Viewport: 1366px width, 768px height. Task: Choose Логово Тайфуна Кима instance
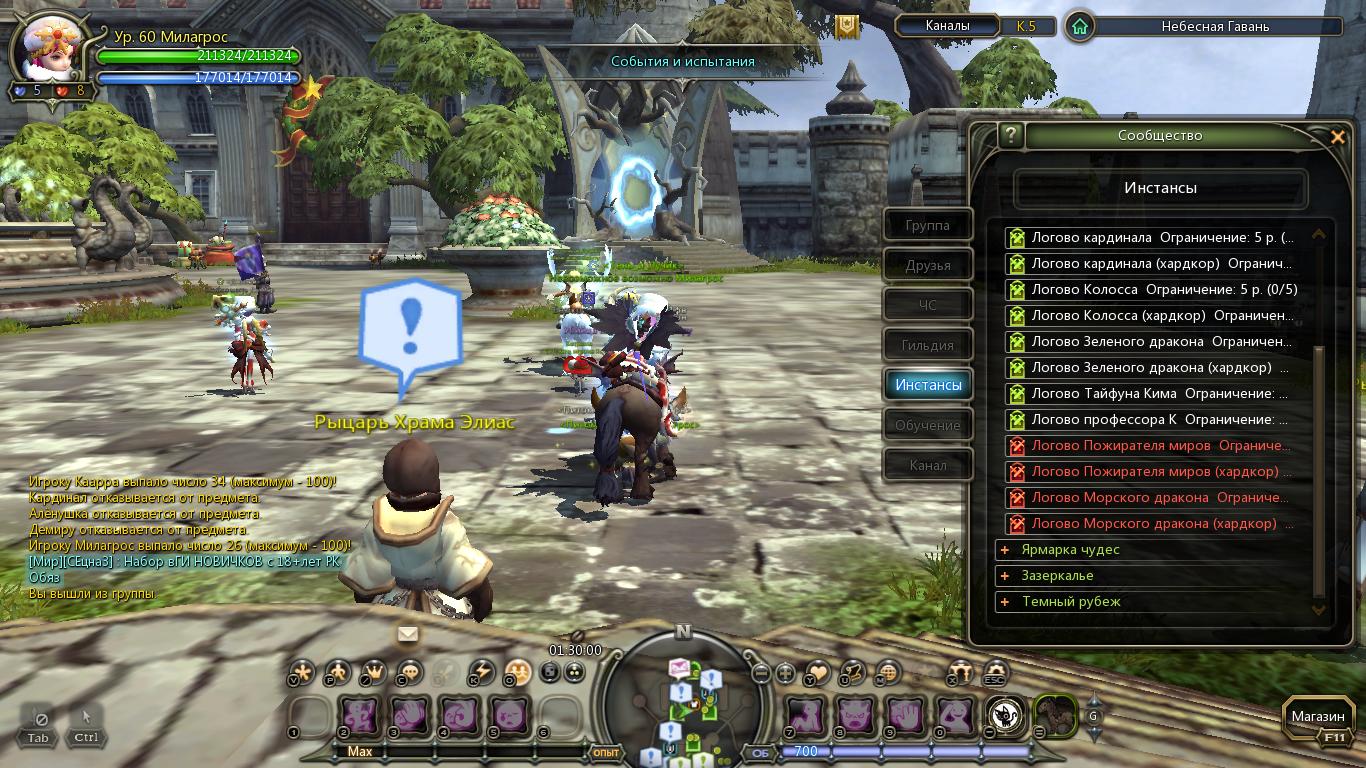(1158, 394)
